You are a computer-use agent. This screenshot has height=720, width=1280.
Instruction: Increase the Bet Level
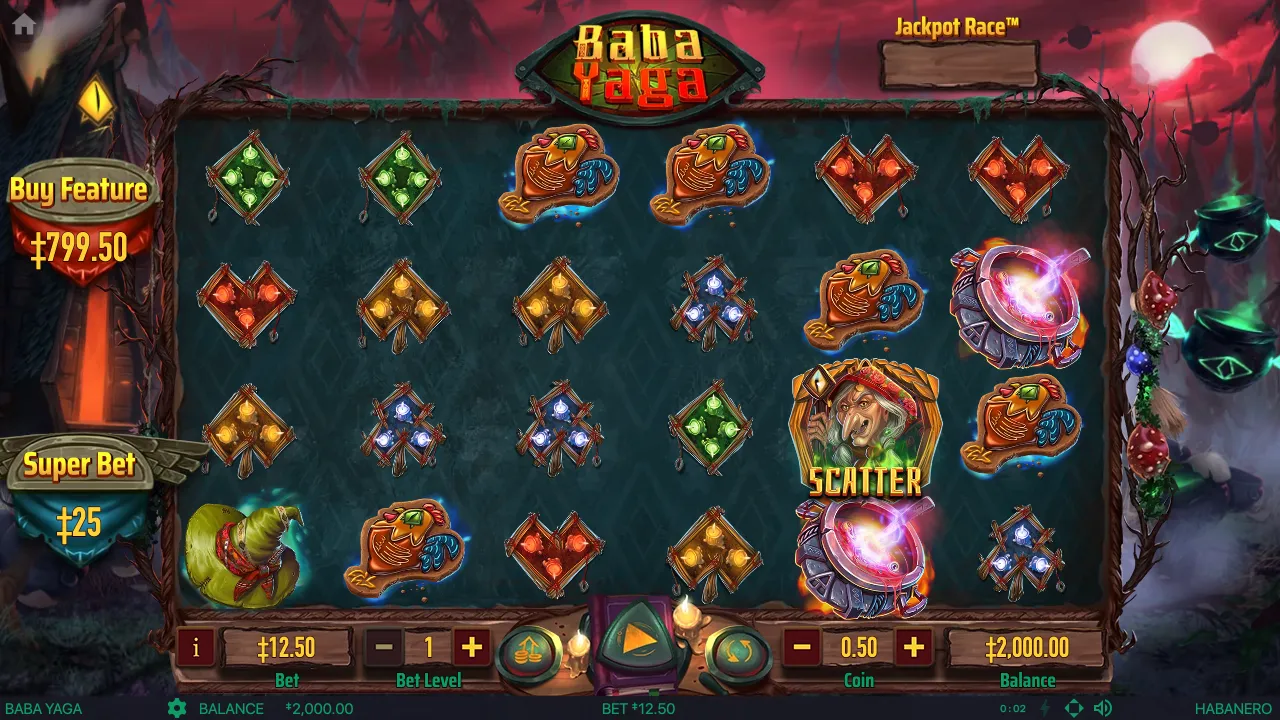coord(472,647)
